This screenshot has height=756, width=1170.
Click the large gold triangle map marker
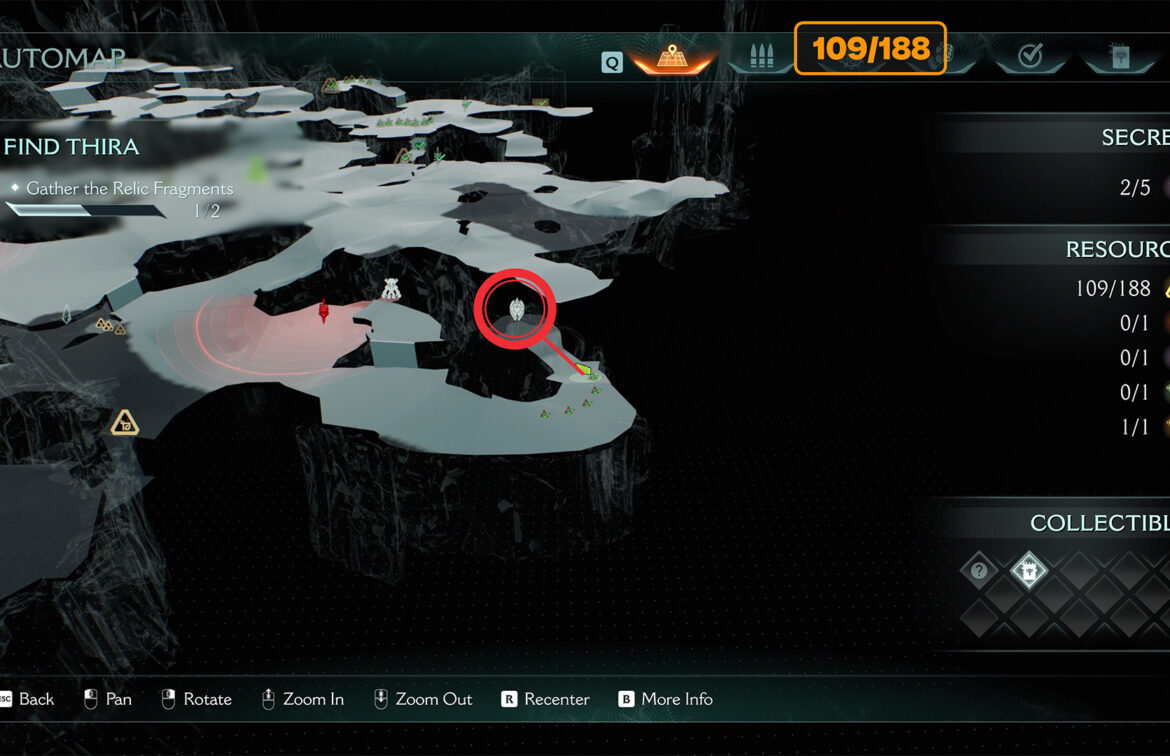[124, 423]
